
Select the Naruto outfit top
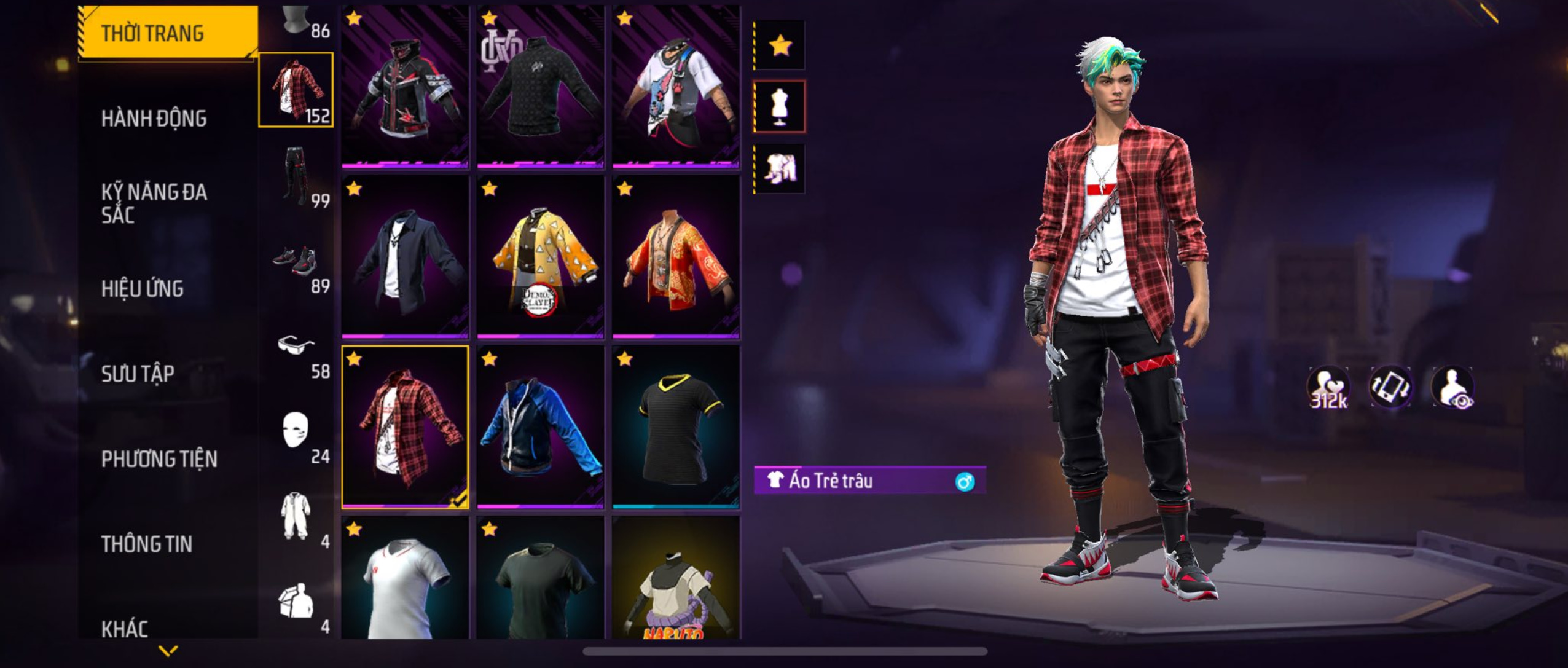coord(676,578)
